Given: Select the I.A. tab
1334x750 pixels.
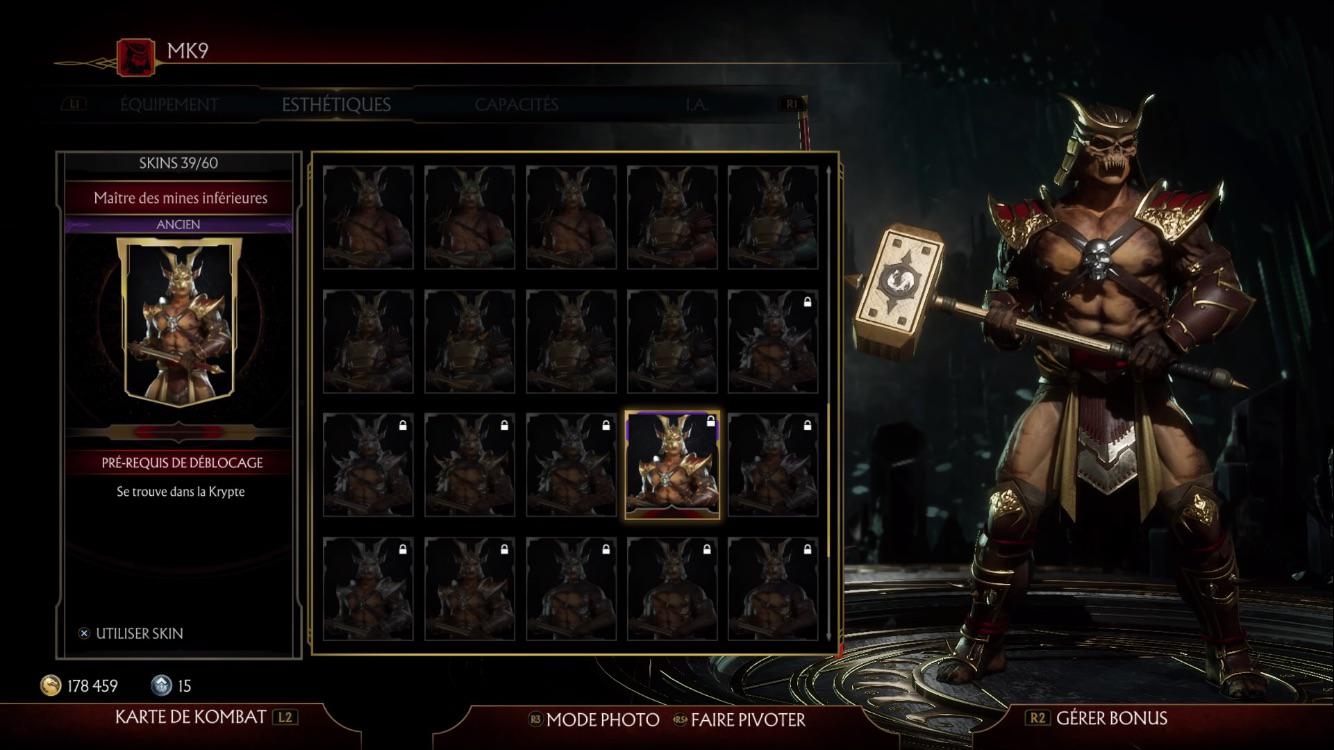Looking at the screenshot, I should point(699,103).
